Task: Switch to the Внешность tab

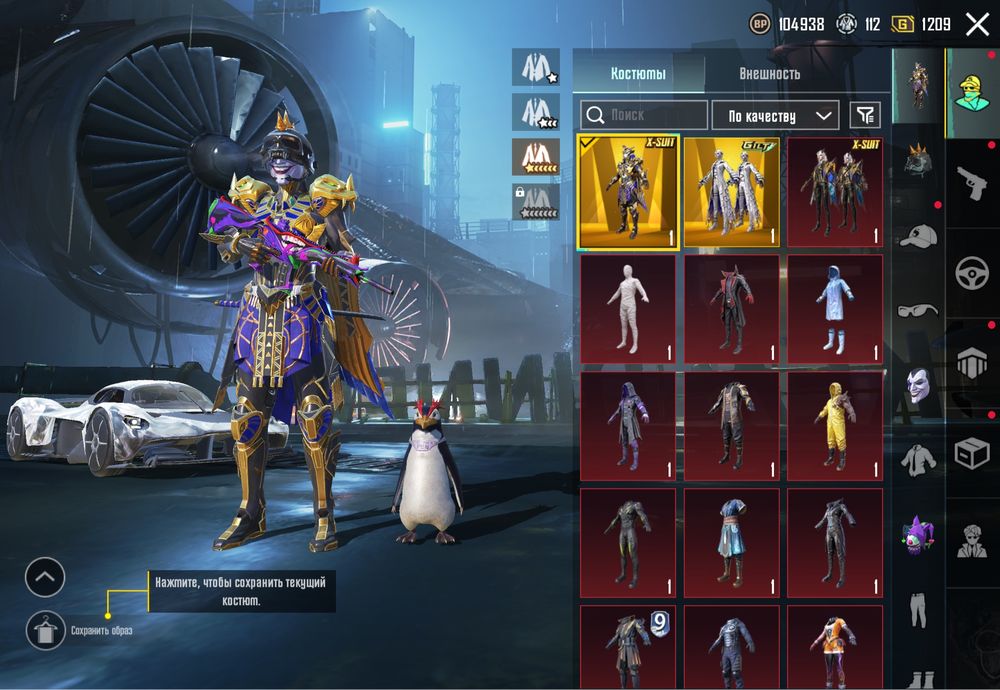Action: (769, 73)
